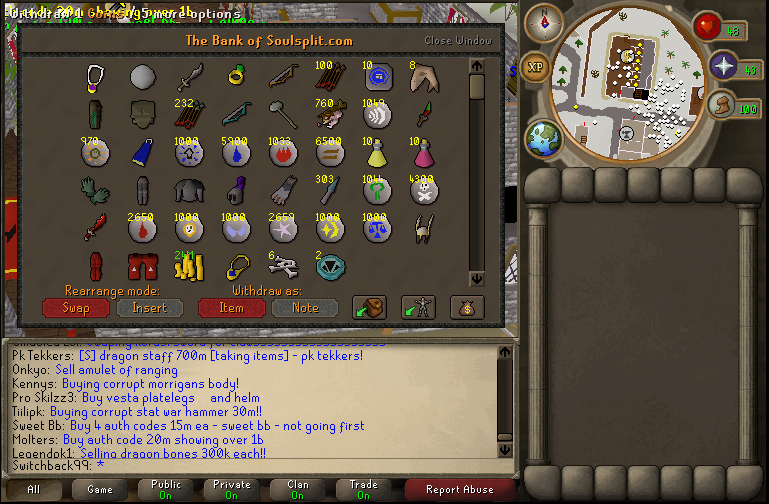Screen dimensions: 769x504
Task: Toggle run with the boot orb
Action: click(720, 106)
